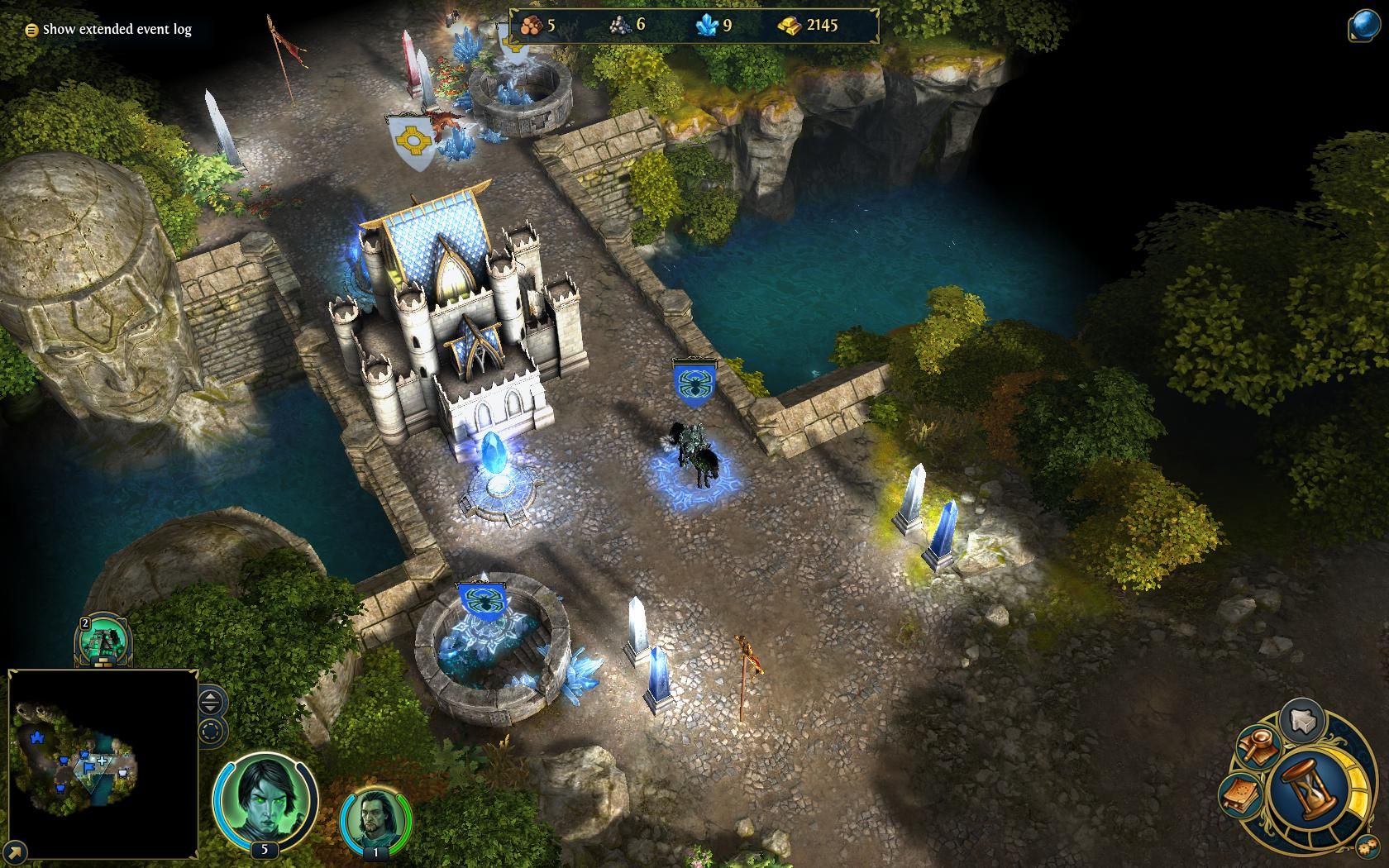This screenshot has width=1389, height=868.
Task: Click the gold resource icon
Action: (x=791, y=26)
